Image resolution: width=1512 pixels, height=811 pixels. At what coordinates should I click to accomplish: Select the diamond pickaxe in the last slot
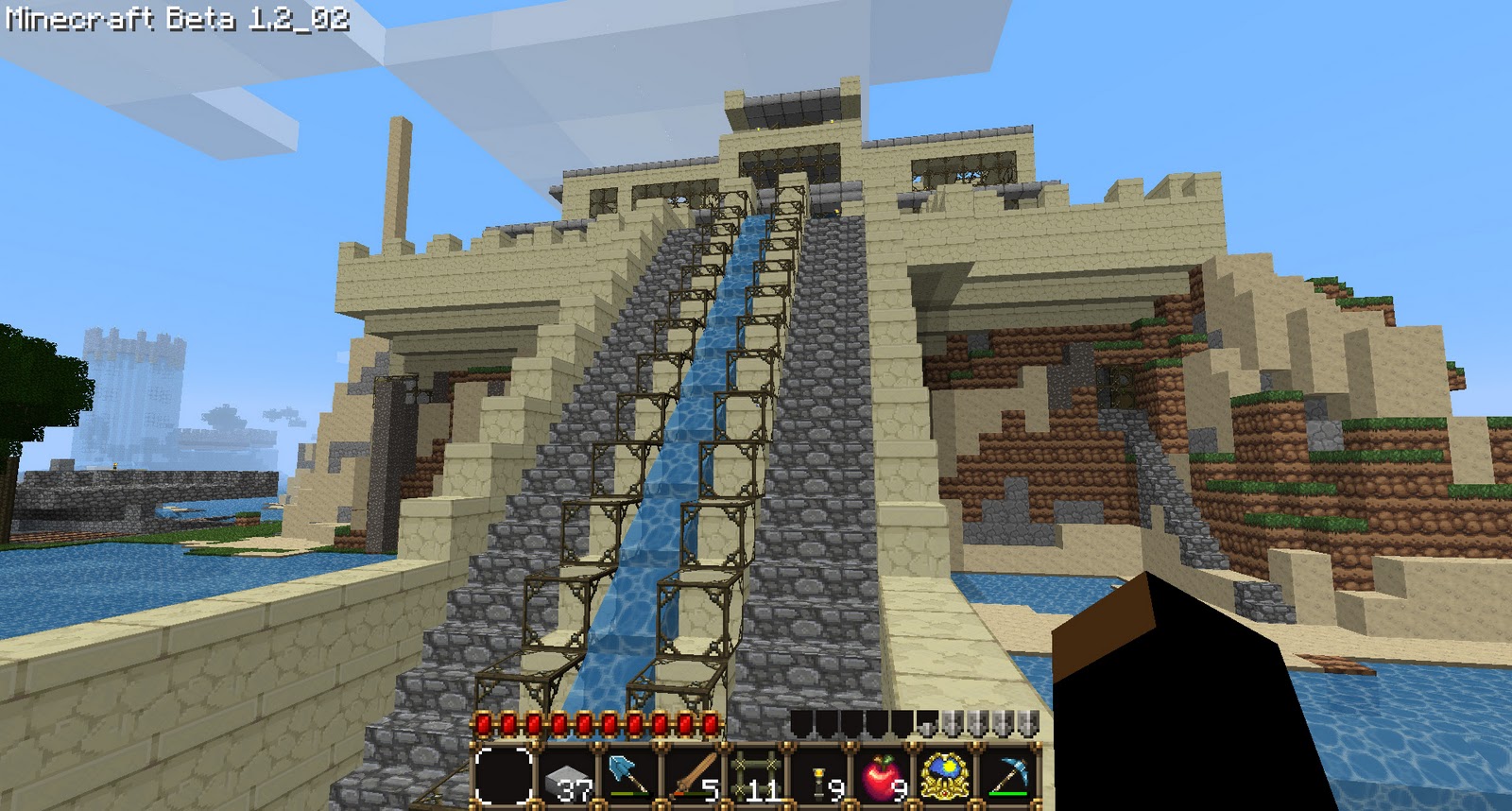(x=1009, y=775)
